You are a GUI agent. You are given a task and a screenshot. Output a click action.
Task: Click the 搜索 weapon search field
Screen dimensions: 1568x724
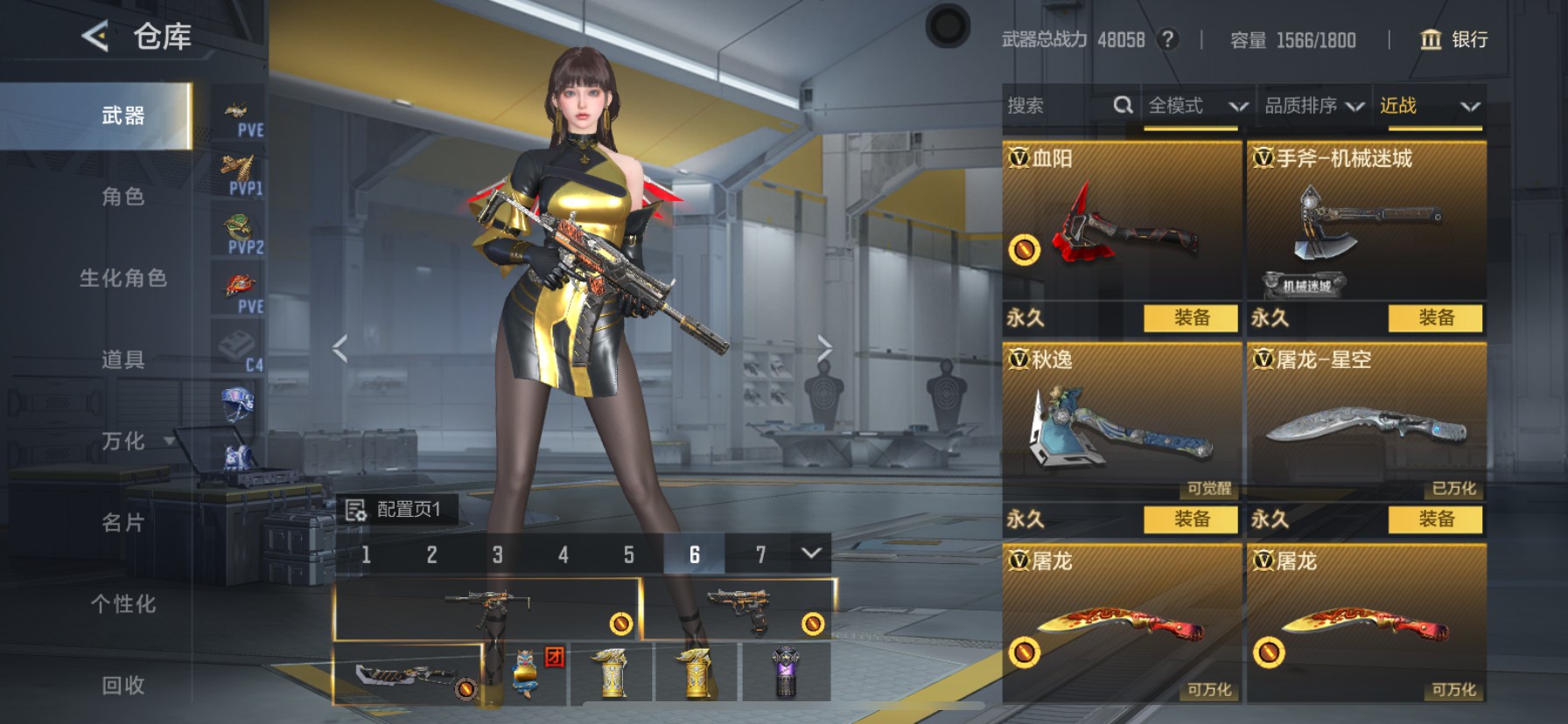pyautogui.click(x=1057, y=106)
